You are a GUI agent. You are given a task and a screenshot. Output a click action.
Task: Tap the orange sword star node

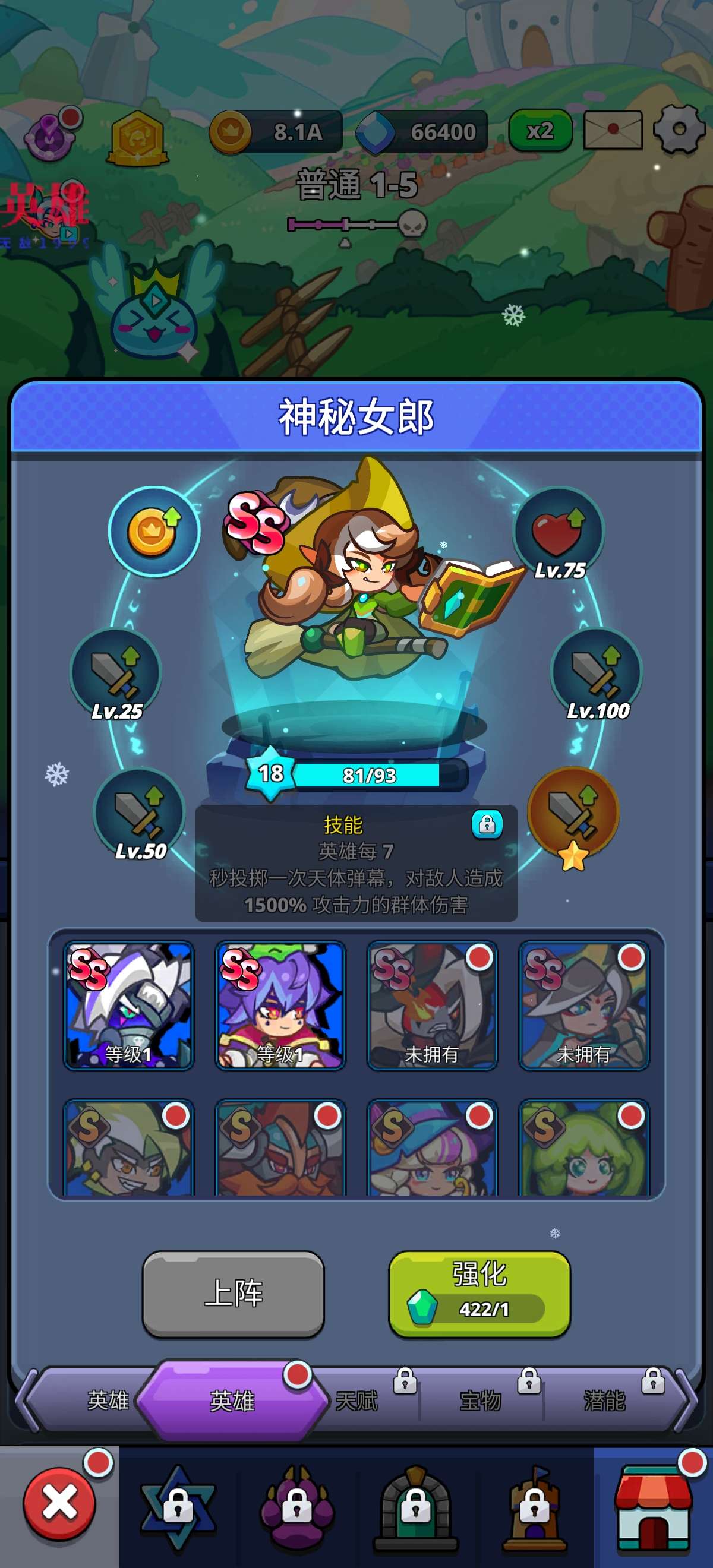(x=573, y=813)
